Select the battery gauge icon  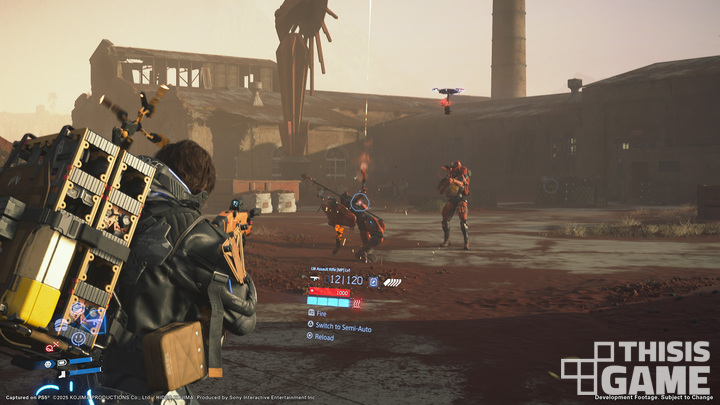tap(62, 362)
